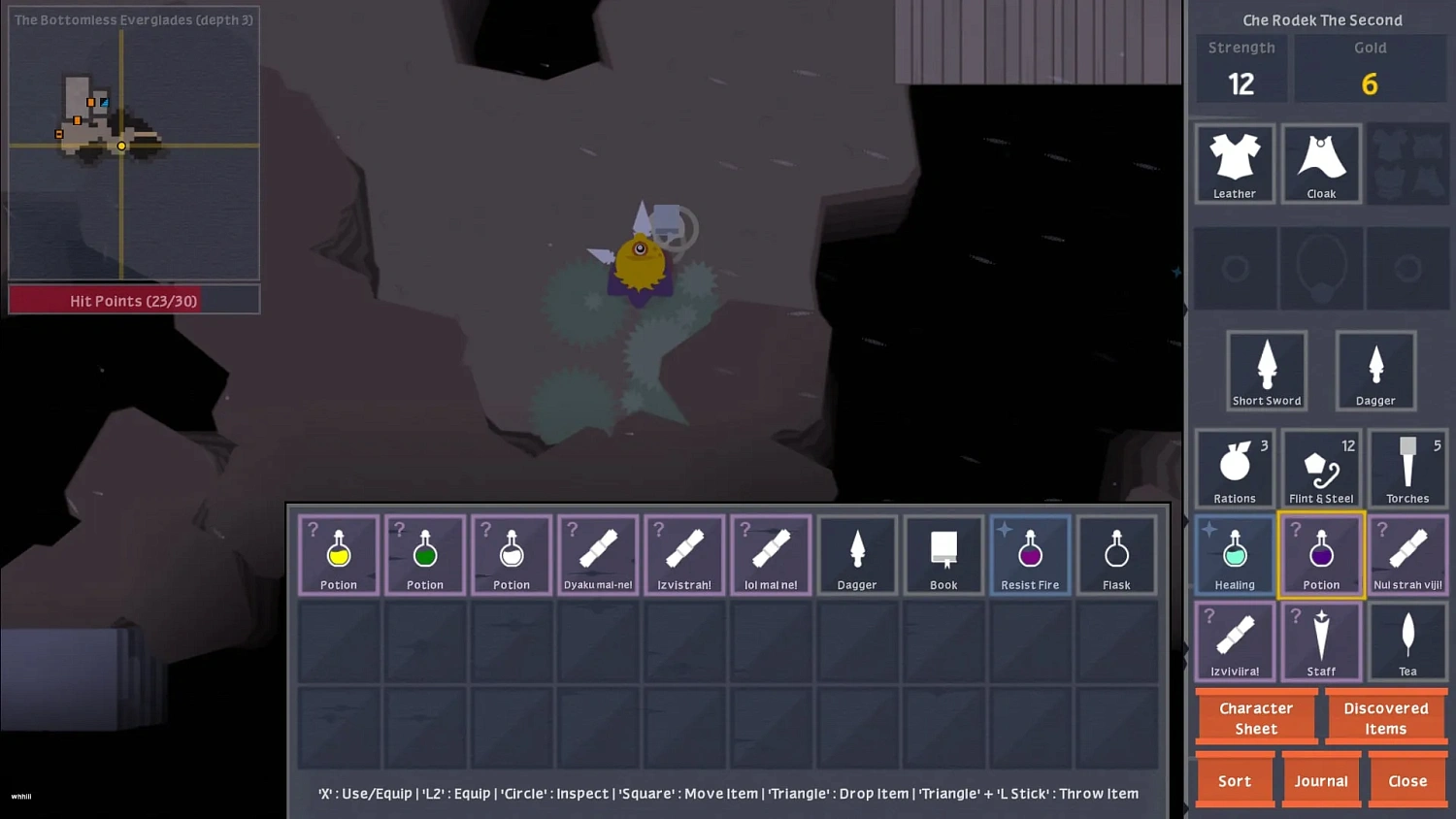Select the Flint & Steel
The height and width of the screenshot is (819, 1456).
tap(1321, 469)
